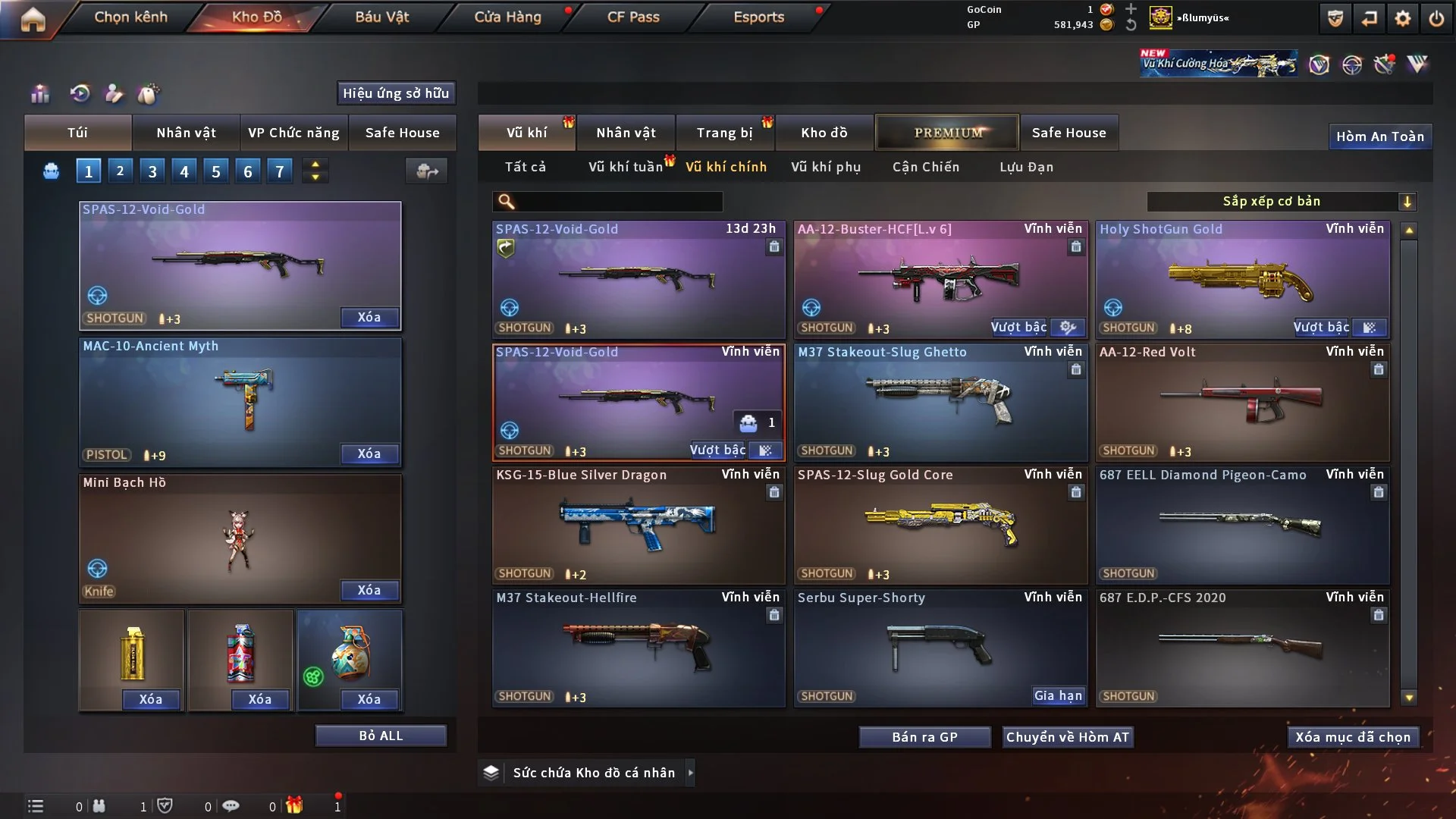Remove MAC-10-Ancient Myth using its Xóa button
The image size is (1456, 819).
[x=369, y=453]
